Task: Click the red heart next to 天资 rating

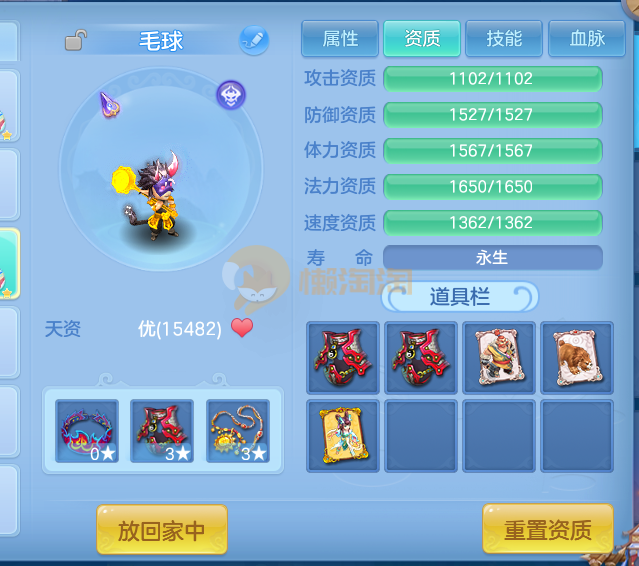Action: [242, 328]
